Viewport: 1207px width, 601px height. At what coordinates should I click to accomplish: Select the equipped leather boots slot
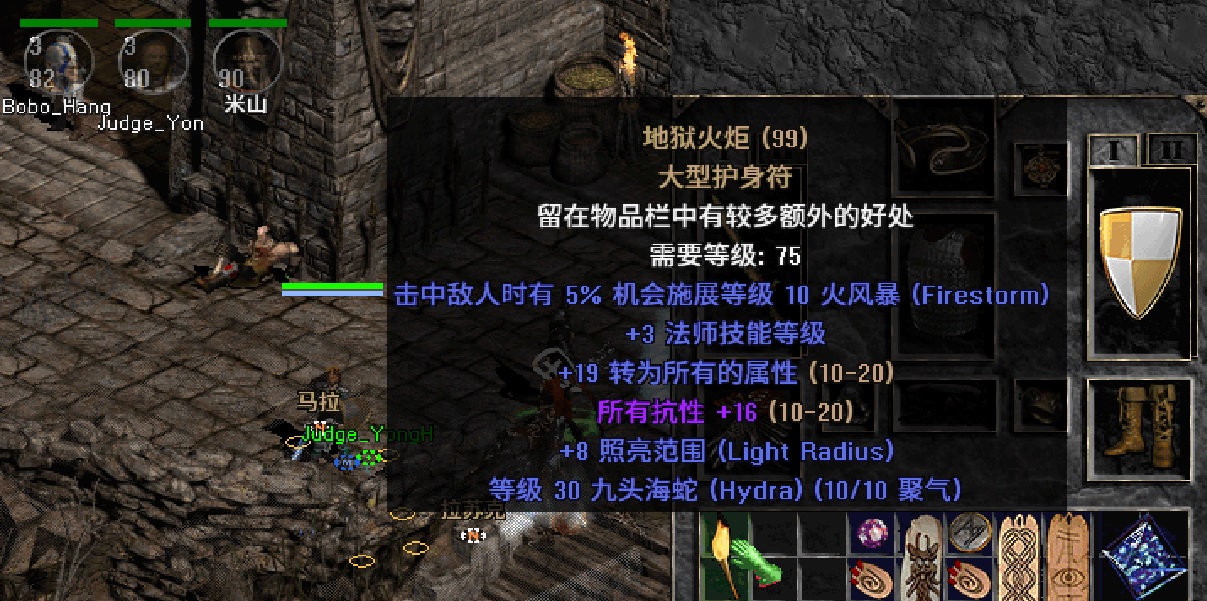[x=1138, y=427]
